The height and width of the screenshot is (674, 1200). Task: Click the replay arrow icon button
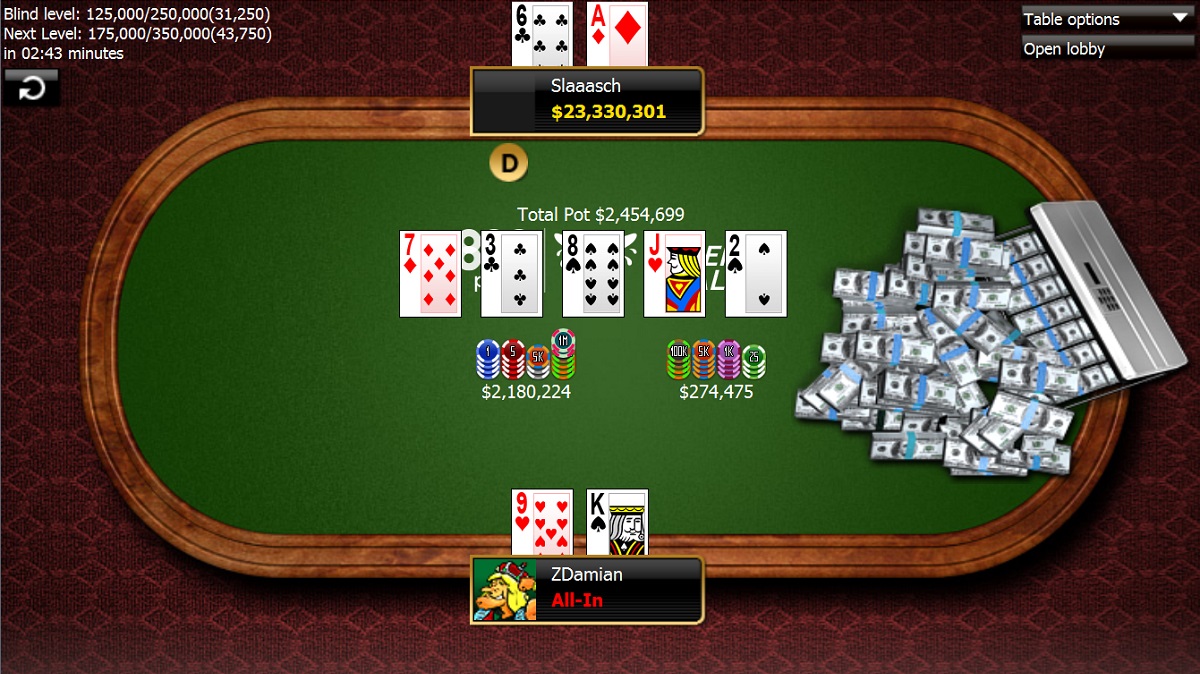[x=32, y=88]
